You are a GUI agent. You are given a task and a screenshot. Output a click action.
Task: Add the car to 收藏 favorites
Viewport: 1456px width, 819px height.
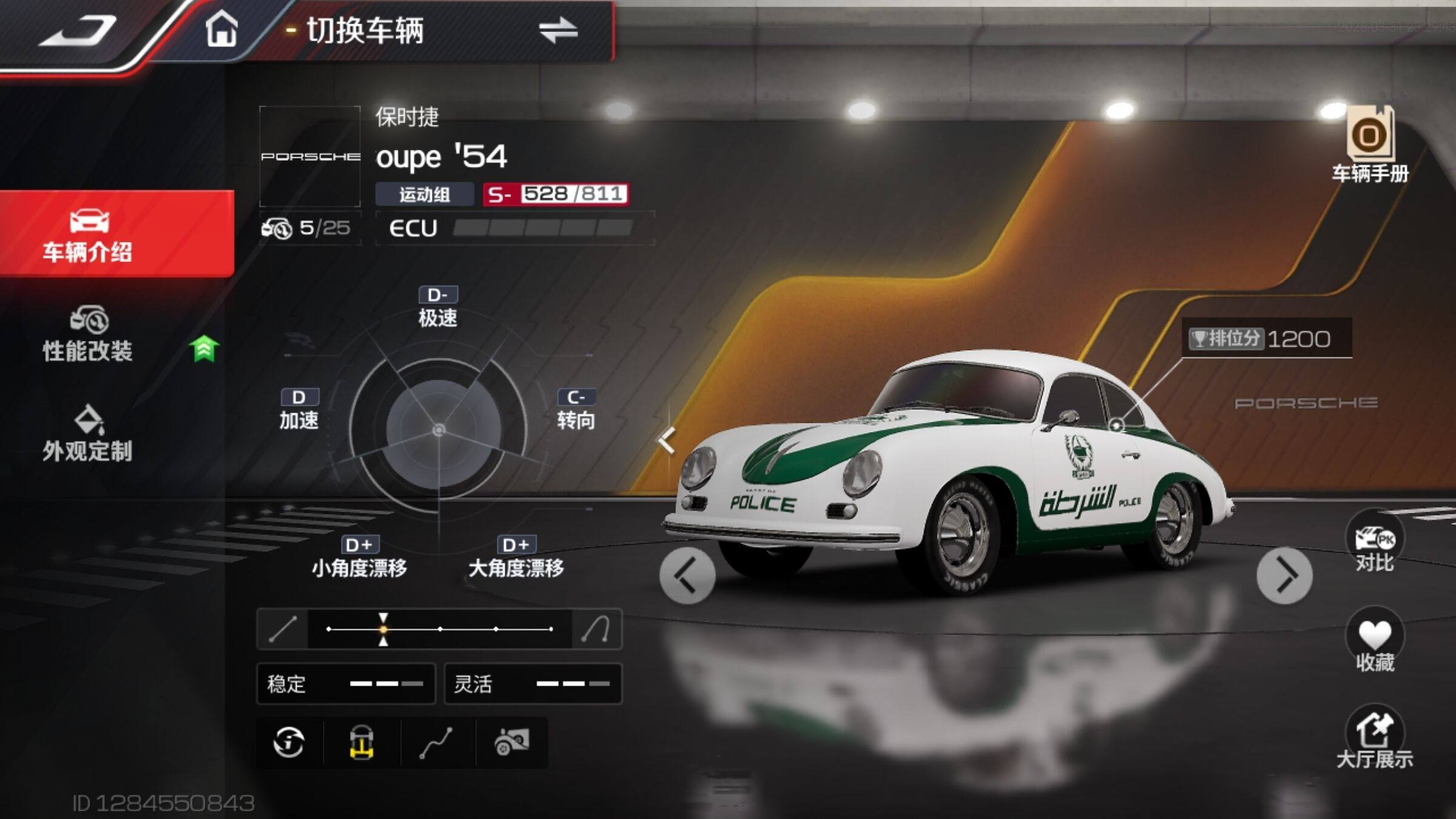pyautogui.click(x=1374, y=642)
